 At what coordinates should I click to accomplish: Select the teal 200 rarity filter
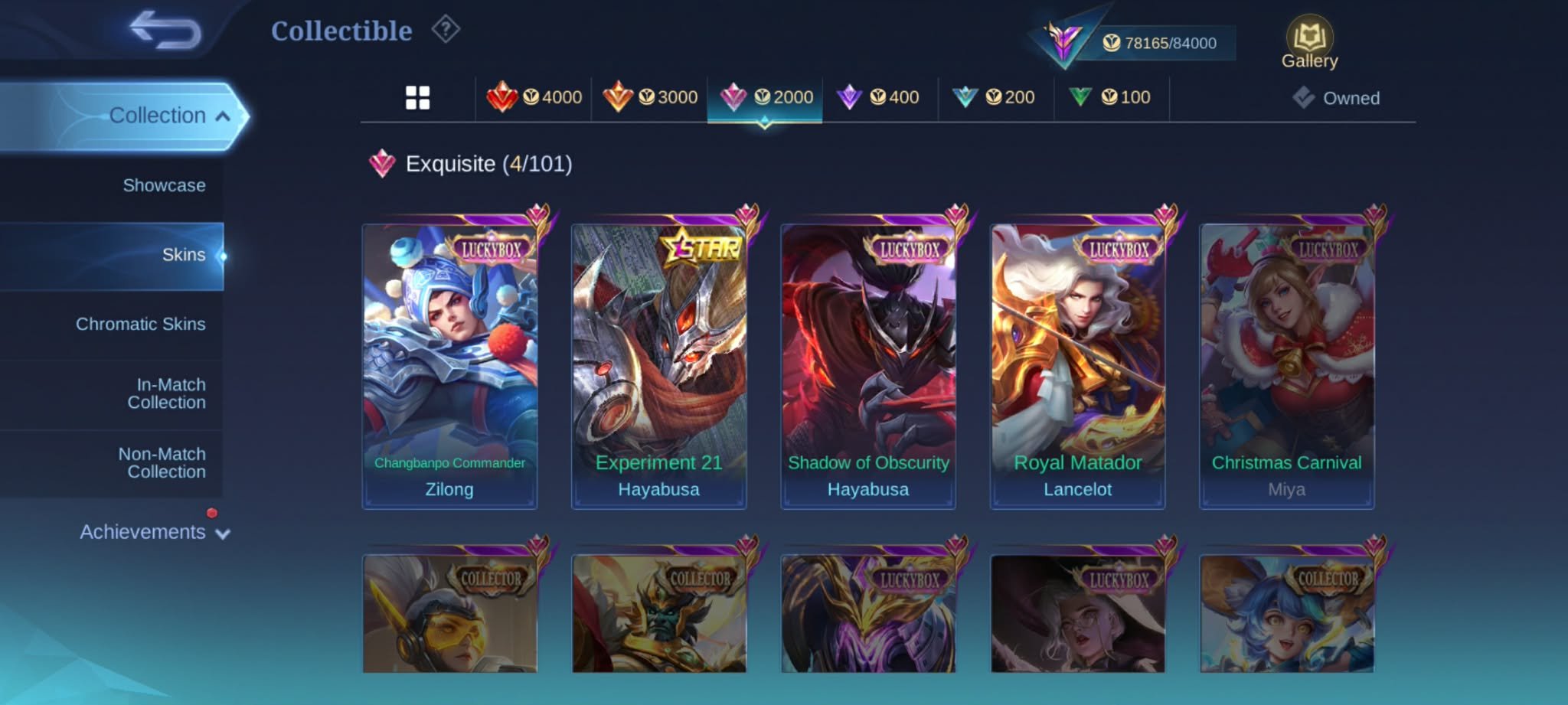(x=995, y=96)
